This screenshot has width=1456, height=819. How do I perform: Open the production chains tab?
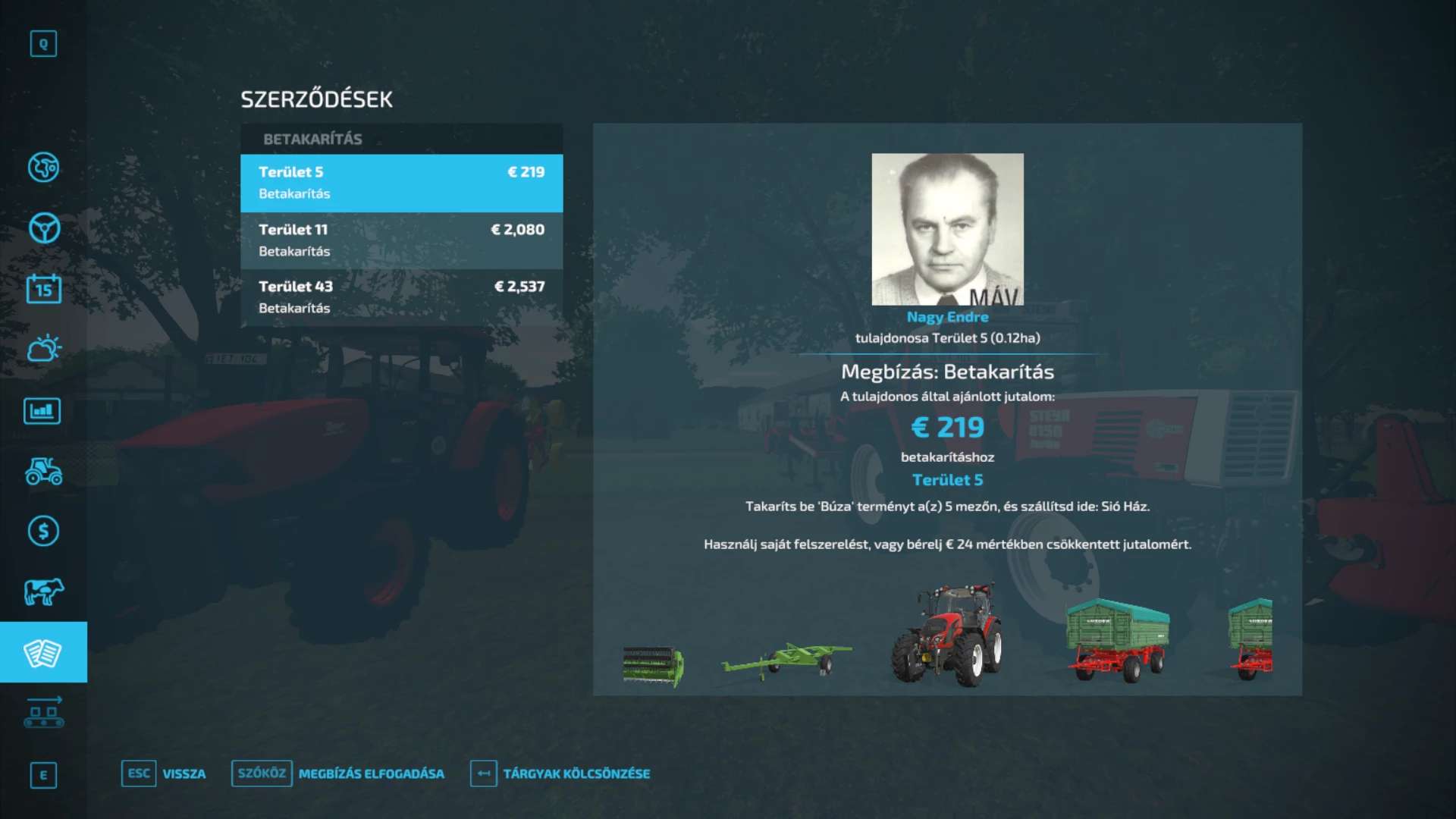click(43, 713)
